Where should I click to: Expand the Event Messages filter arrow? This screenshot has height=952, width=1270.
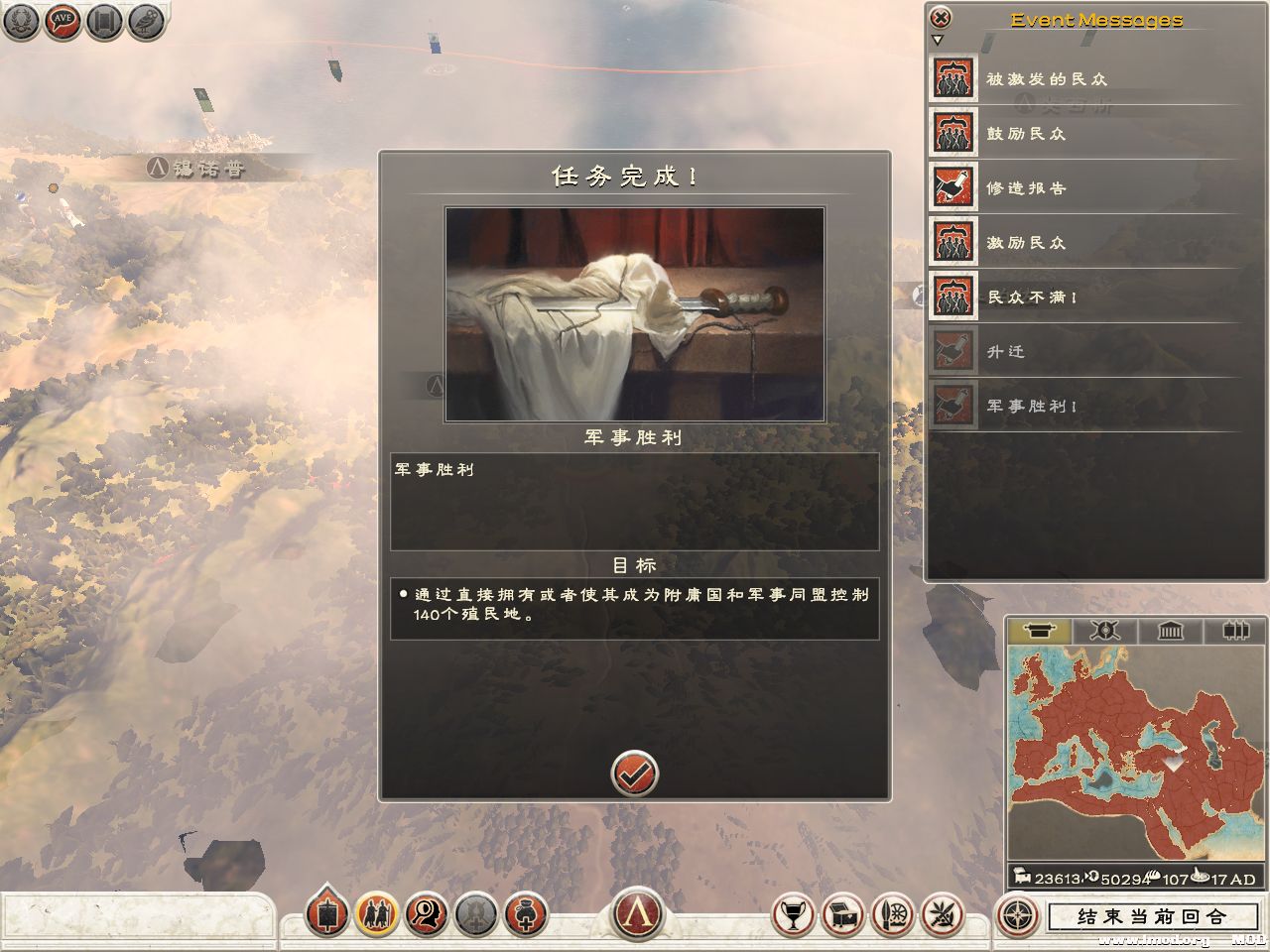(x=936, y=41)
